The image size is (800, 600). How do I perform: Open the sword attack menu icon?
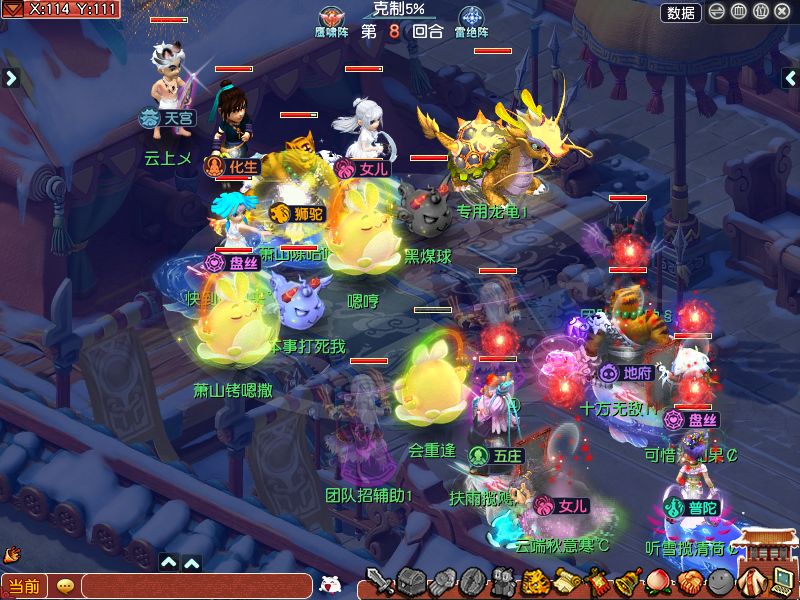(x=380, y=581)
